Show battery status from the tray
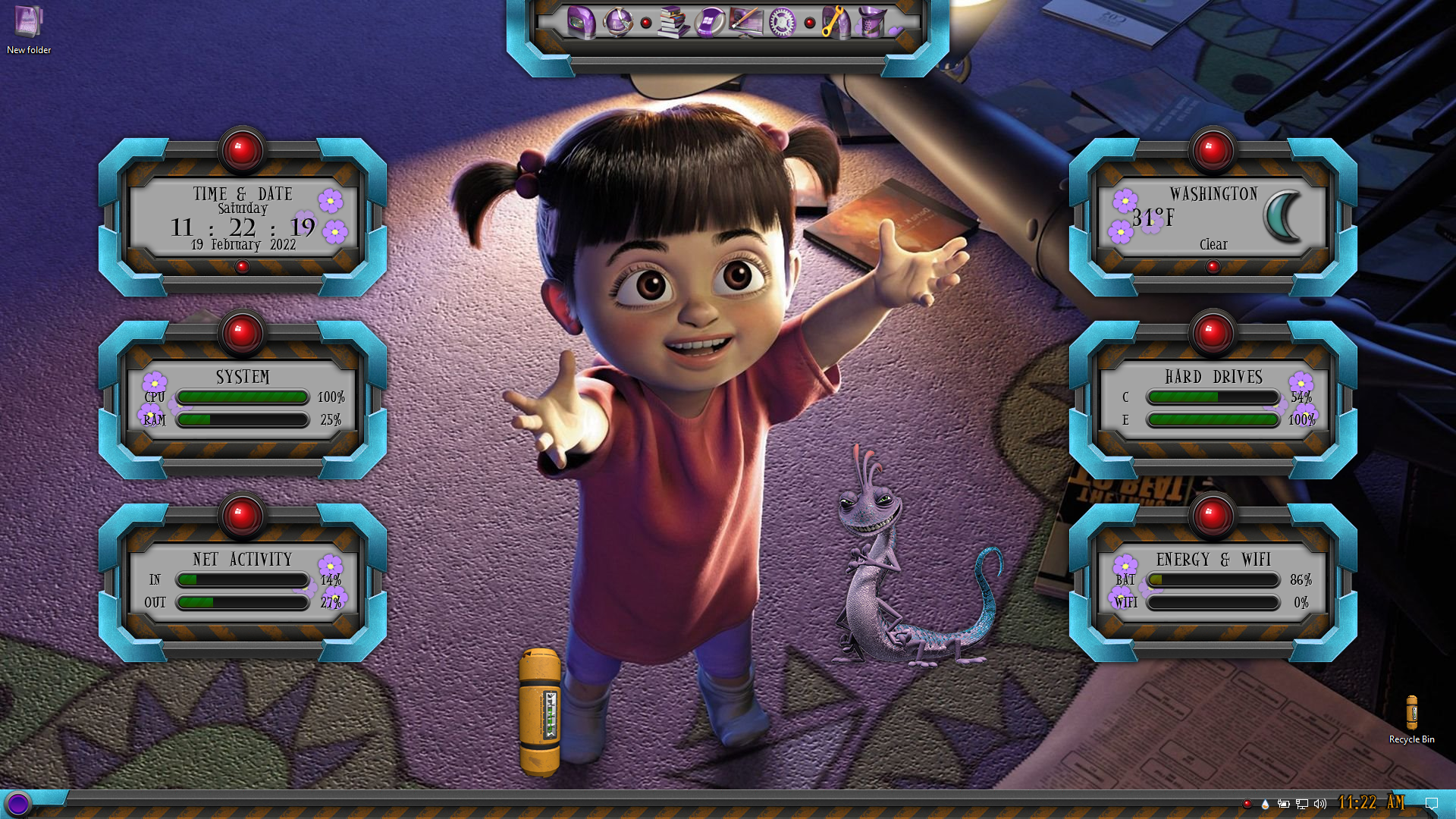1456x819 pixels. 1283,804
